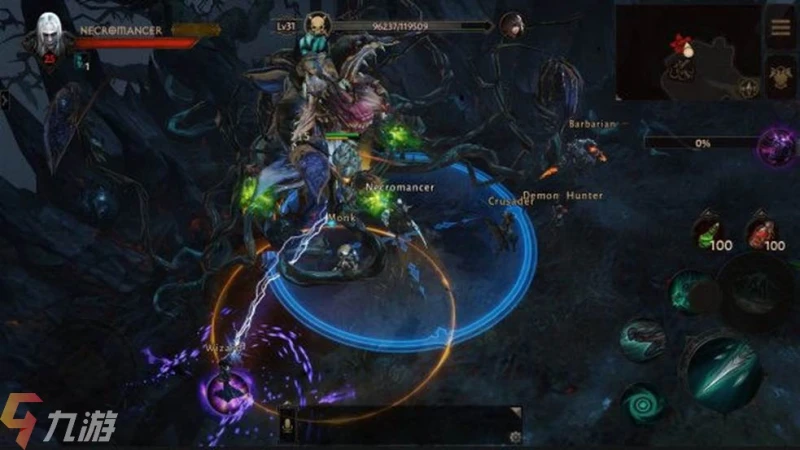
Task: Open the chat message bar
Action: (400, 425)
